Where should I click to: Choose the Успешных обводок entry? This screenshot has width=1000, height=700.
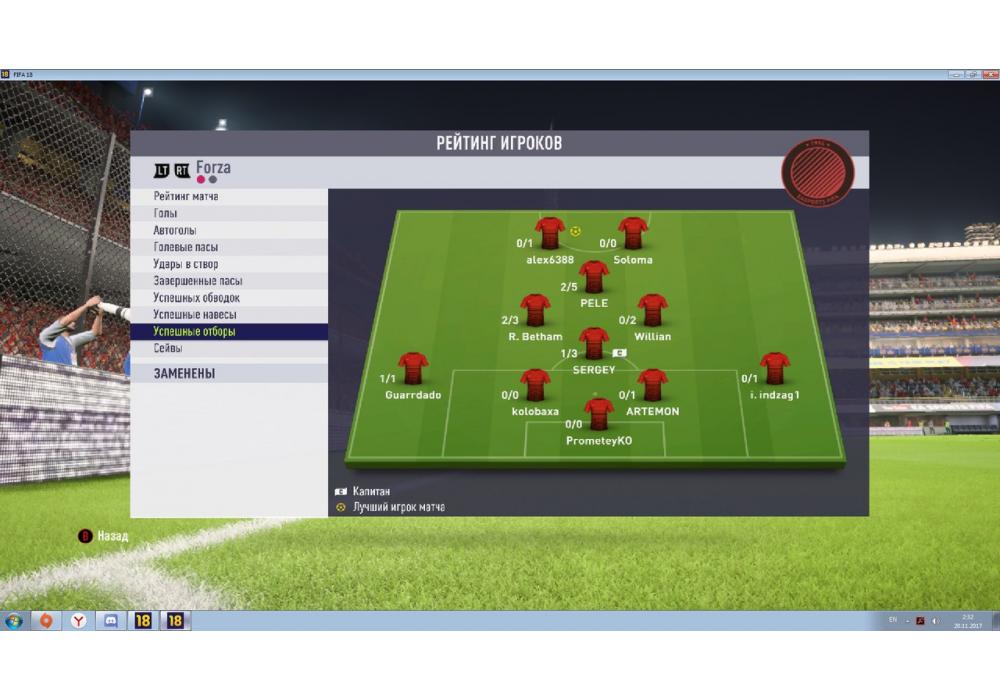coord(196,298)
